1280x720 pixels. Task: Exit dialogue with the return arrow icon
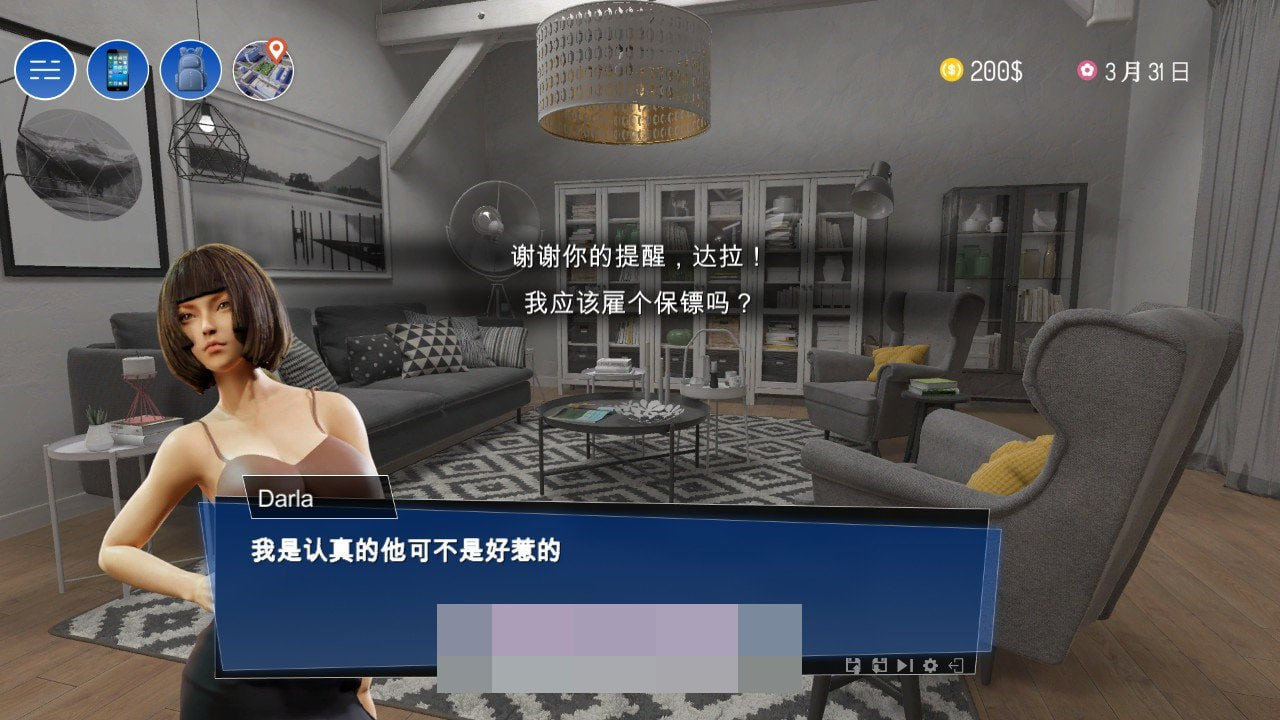(x=956, y=665)
